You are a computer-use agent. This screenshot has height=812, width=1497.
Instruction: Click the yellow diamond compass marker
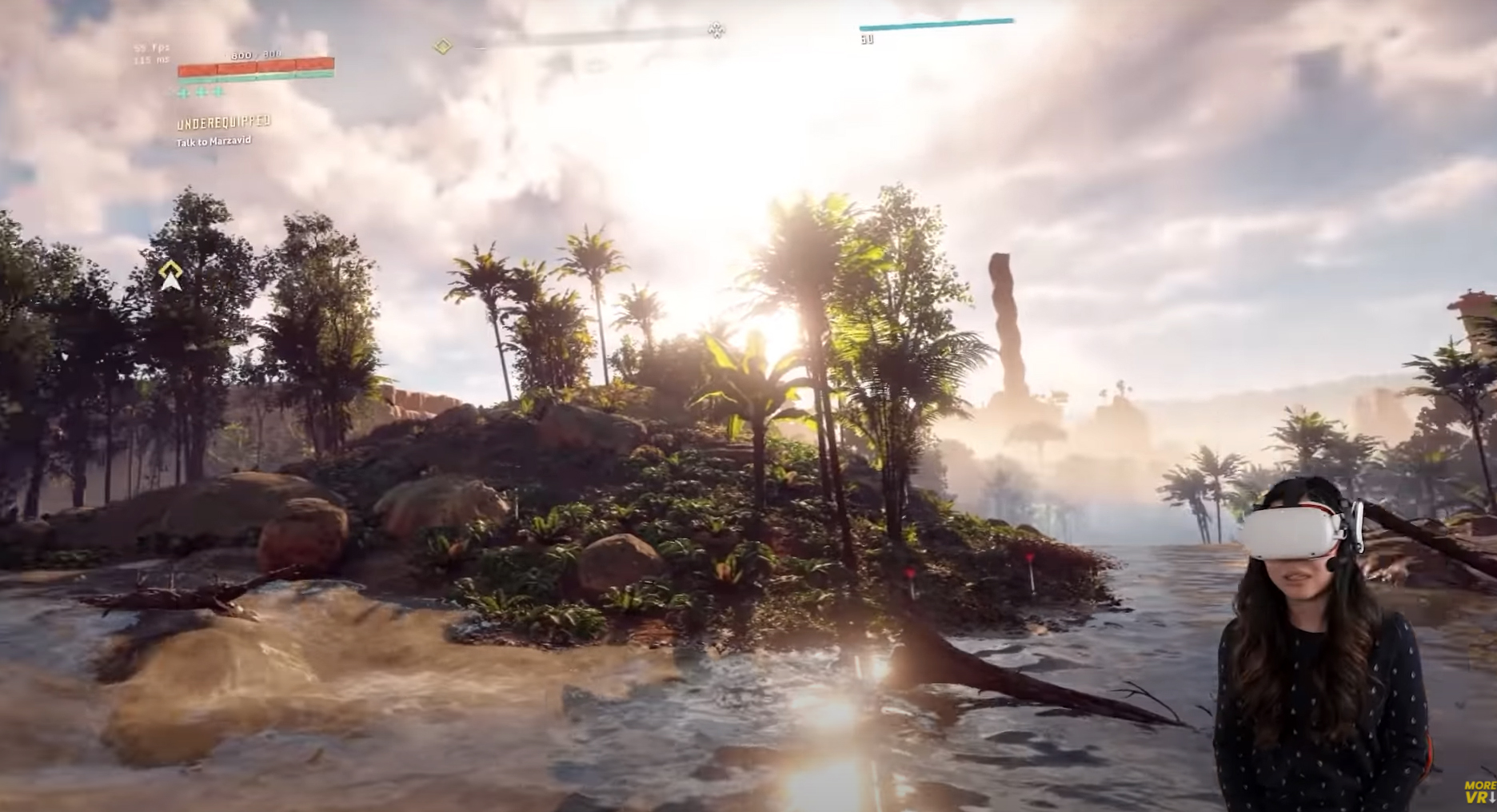(x=443, y=46)
